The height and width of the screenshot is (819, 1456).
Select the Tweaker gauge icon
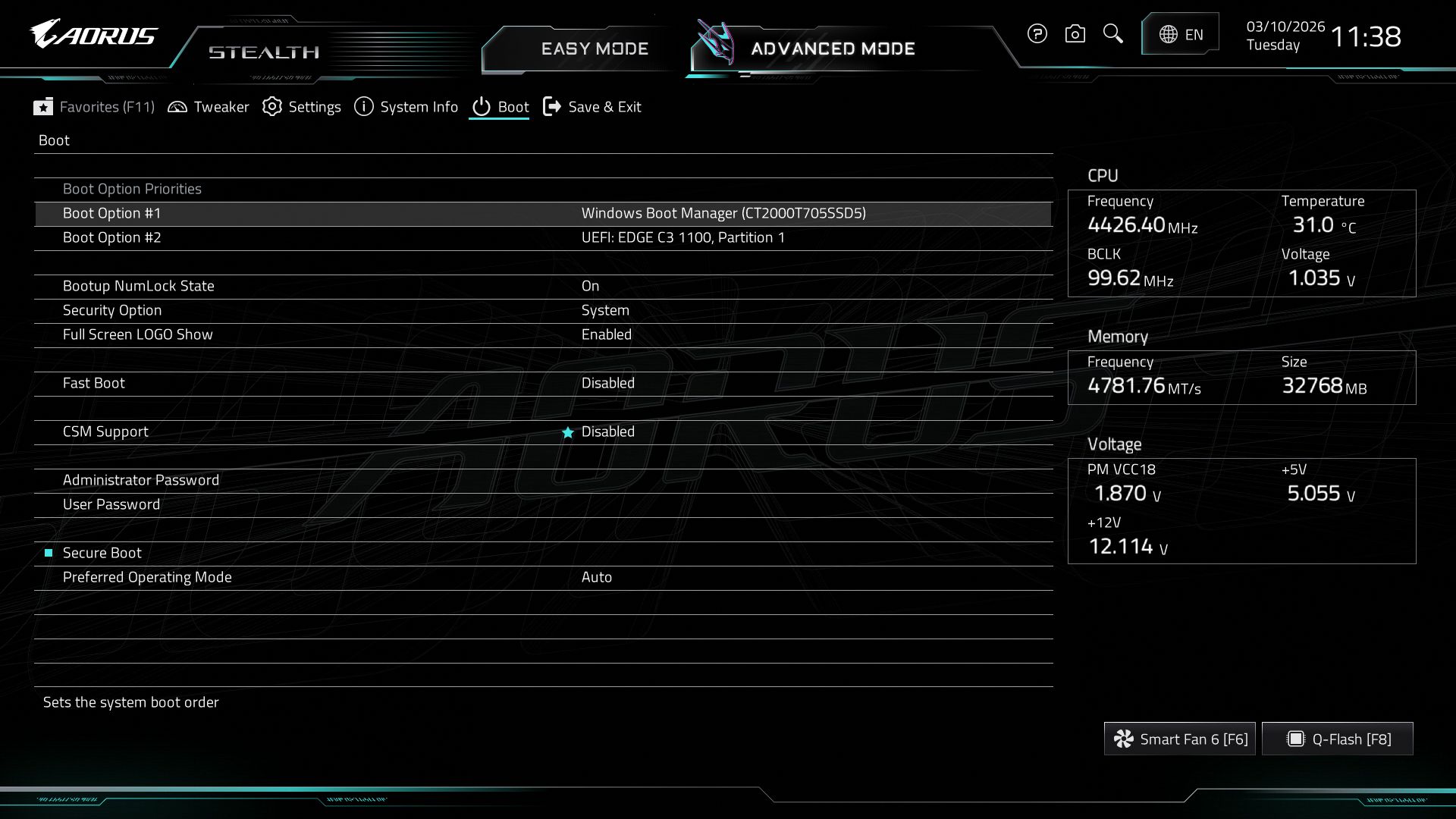point(177,107)
